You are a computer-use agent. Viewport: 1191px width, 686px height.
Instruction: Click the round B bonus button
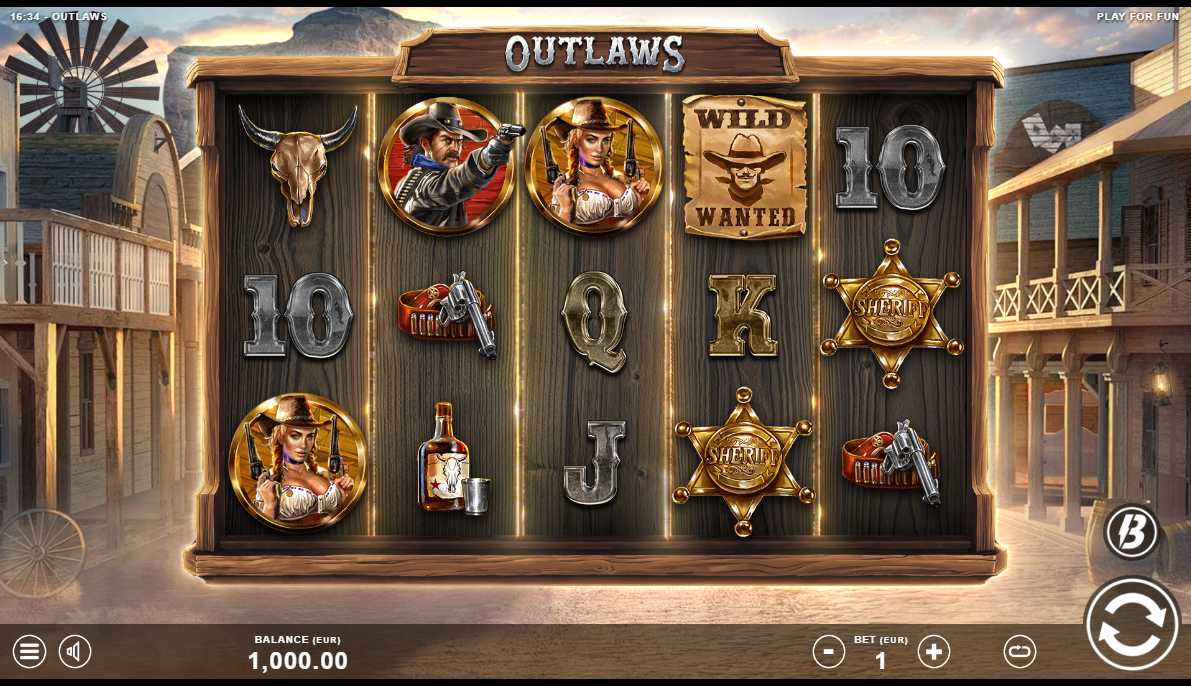1131,531
